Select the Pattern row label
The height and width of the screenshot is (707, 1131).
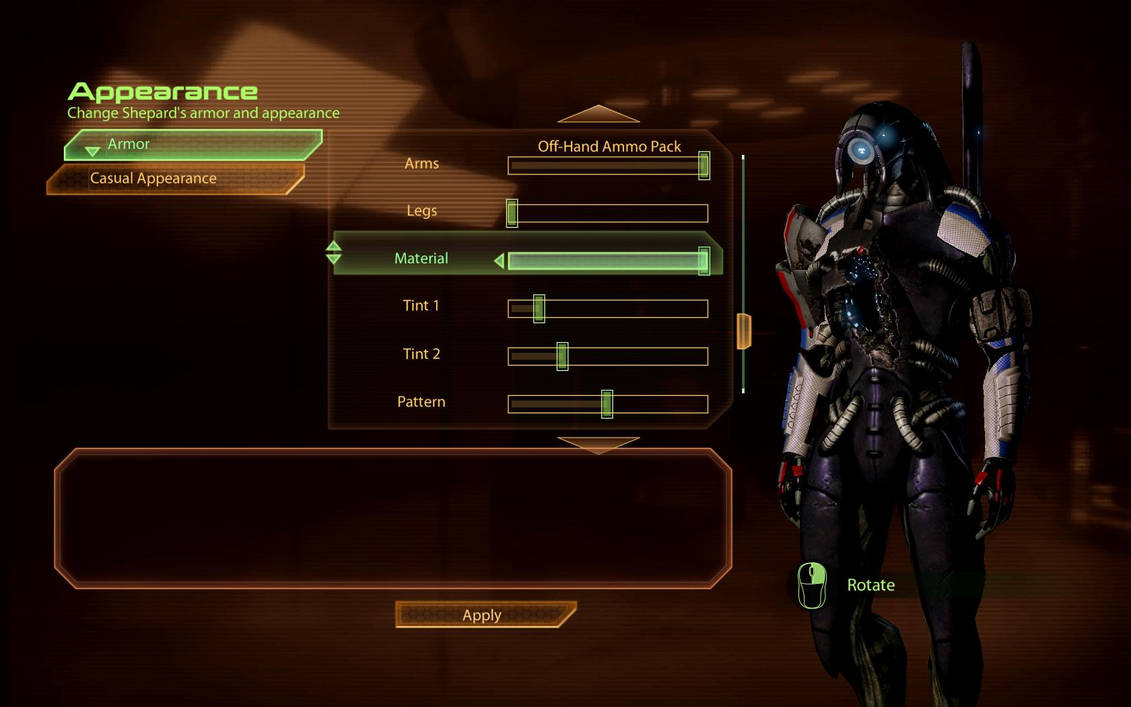click(x=421, y=402)
